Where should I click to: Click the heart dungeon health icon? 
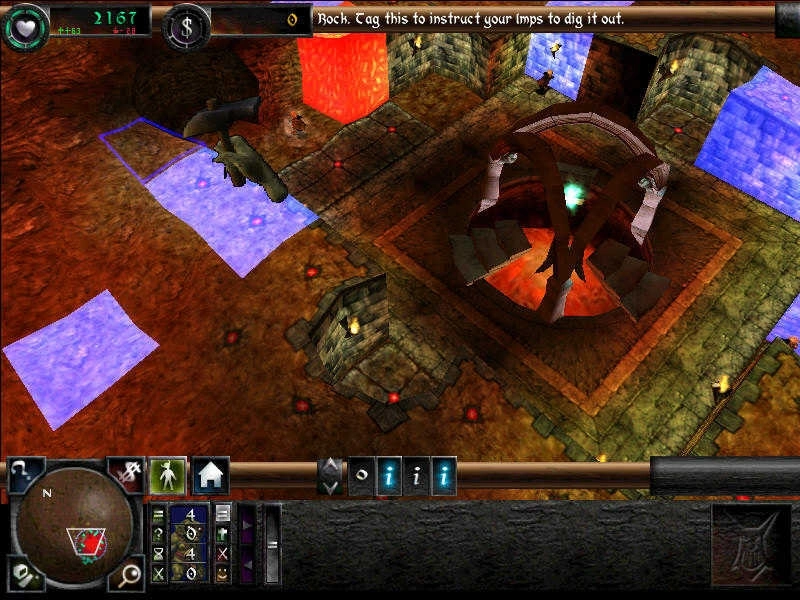[25, 26]
